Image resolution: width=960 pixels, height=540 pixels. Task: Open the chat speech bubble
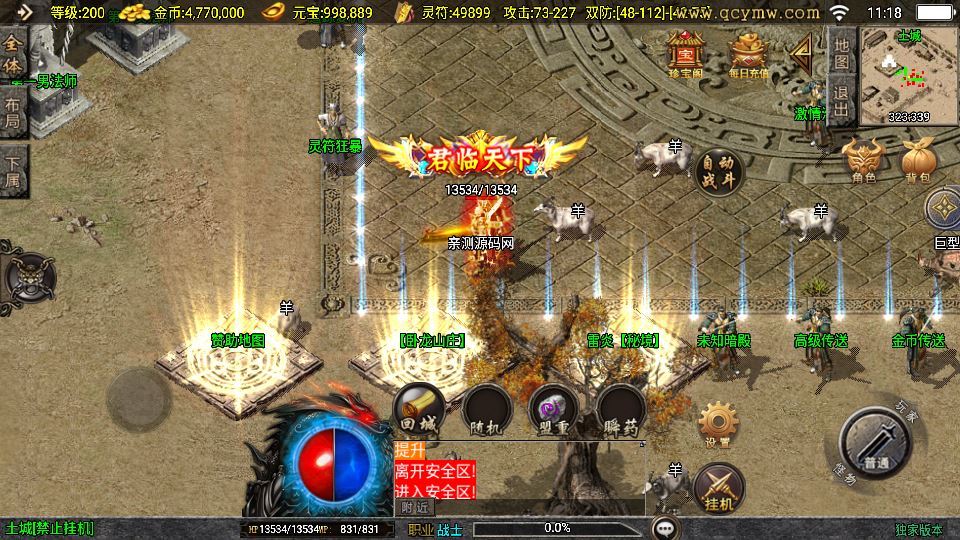665,527
